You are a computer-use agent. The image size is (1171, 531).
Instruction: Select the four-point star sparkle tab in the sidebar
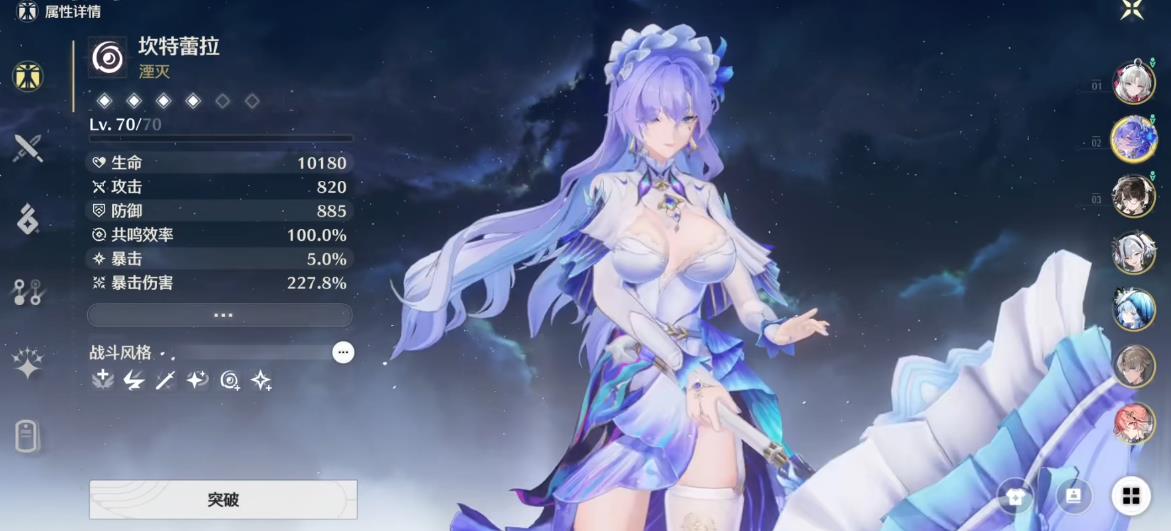[28, 364]
